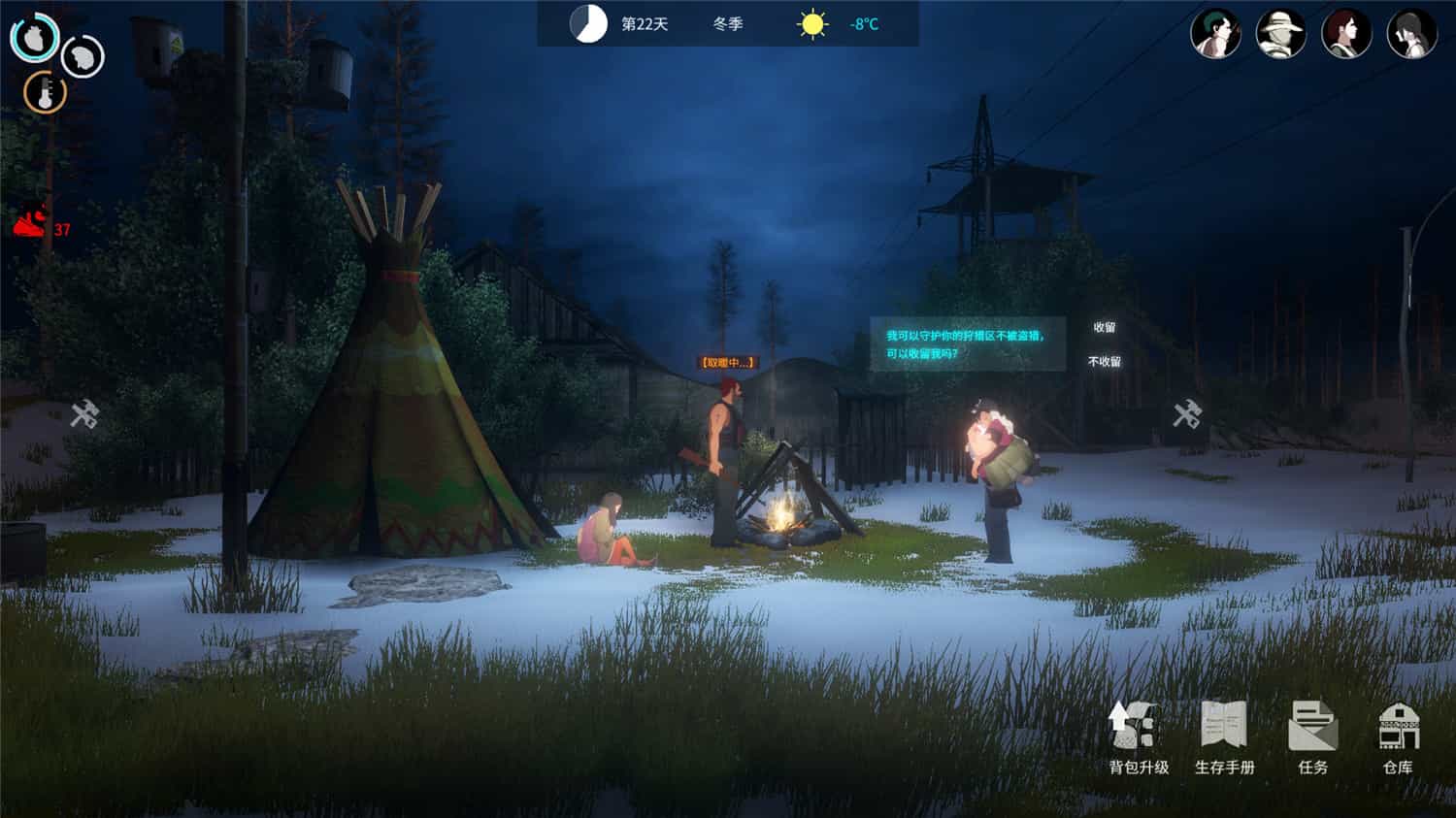Open the 任务 quest envelope icon

[x=1312, y=739]
